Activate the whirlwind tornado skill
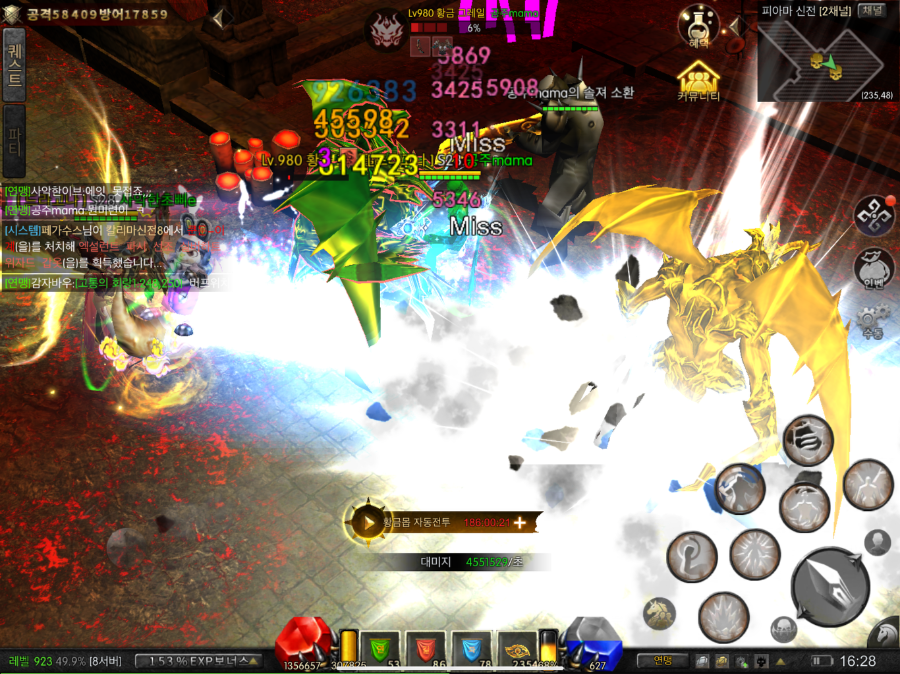This screenshot has height=674, width=900. (809, 436)
